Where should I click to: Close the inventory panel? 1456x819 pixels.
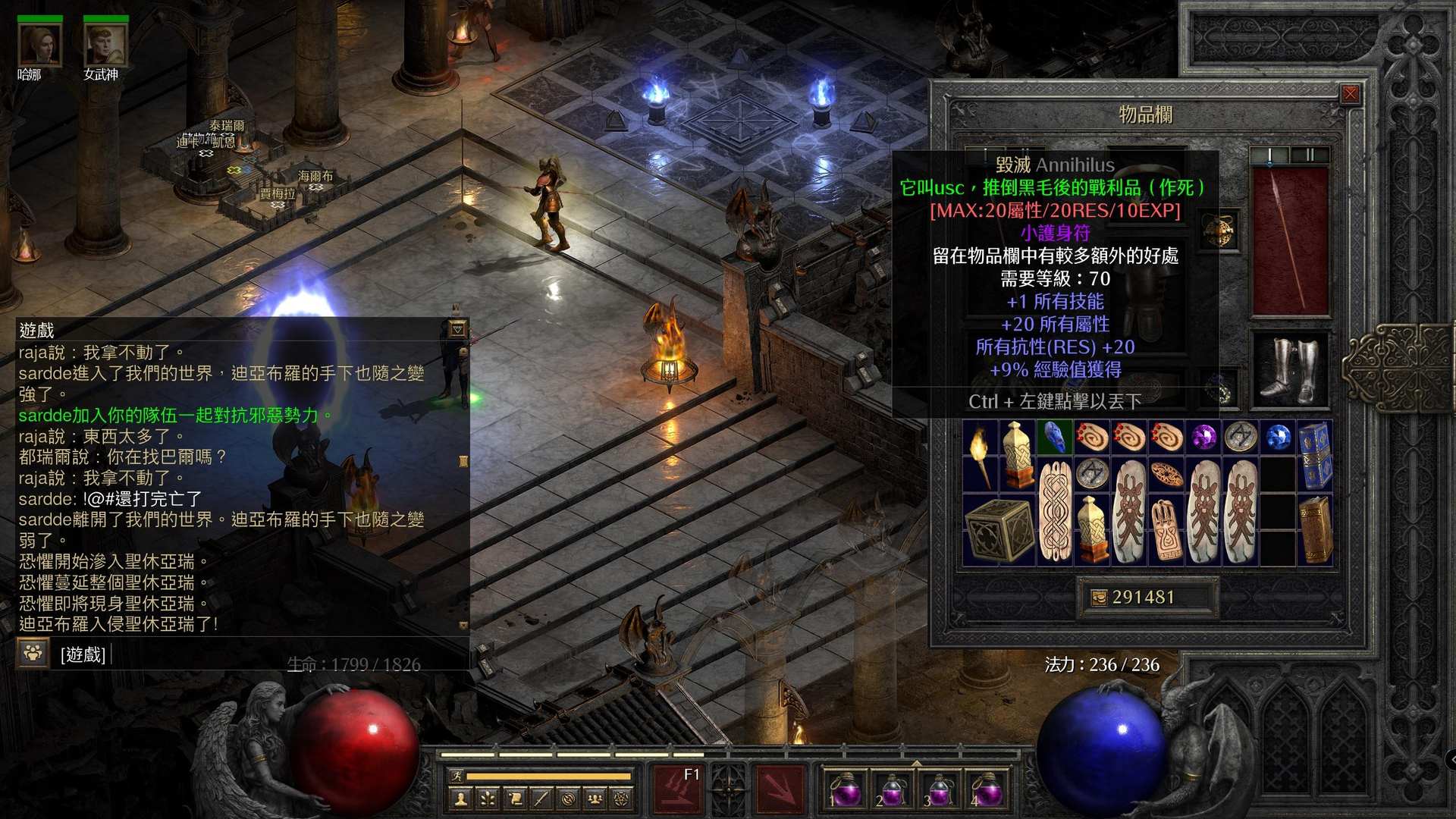tap(1351, 94)
